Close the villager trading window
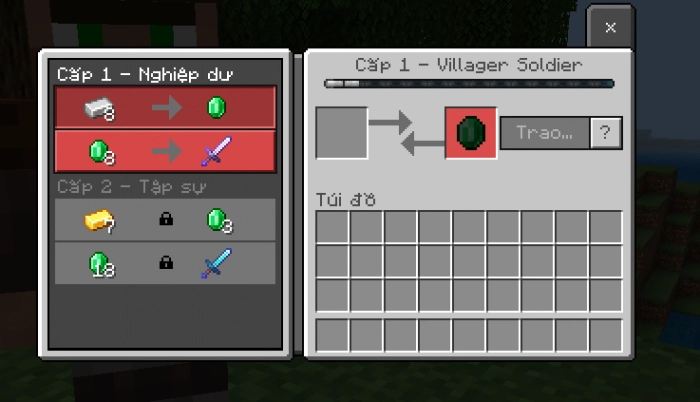This screenshot has height=402, width=700. 610,28
